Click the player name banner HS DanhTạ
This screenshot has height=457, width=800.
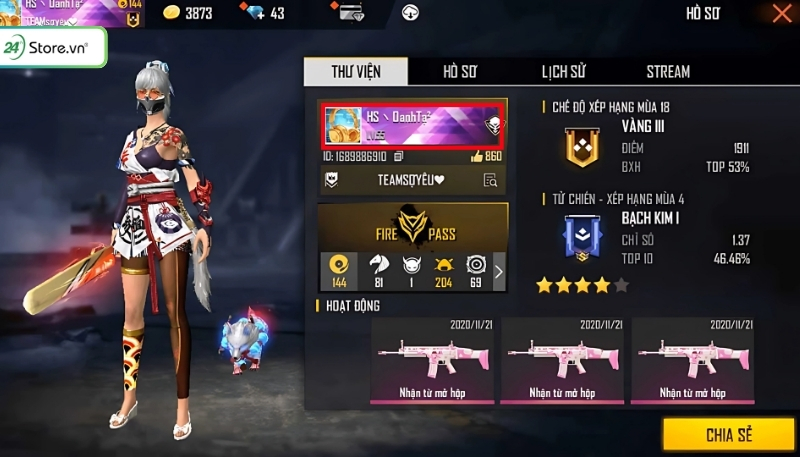412,125
